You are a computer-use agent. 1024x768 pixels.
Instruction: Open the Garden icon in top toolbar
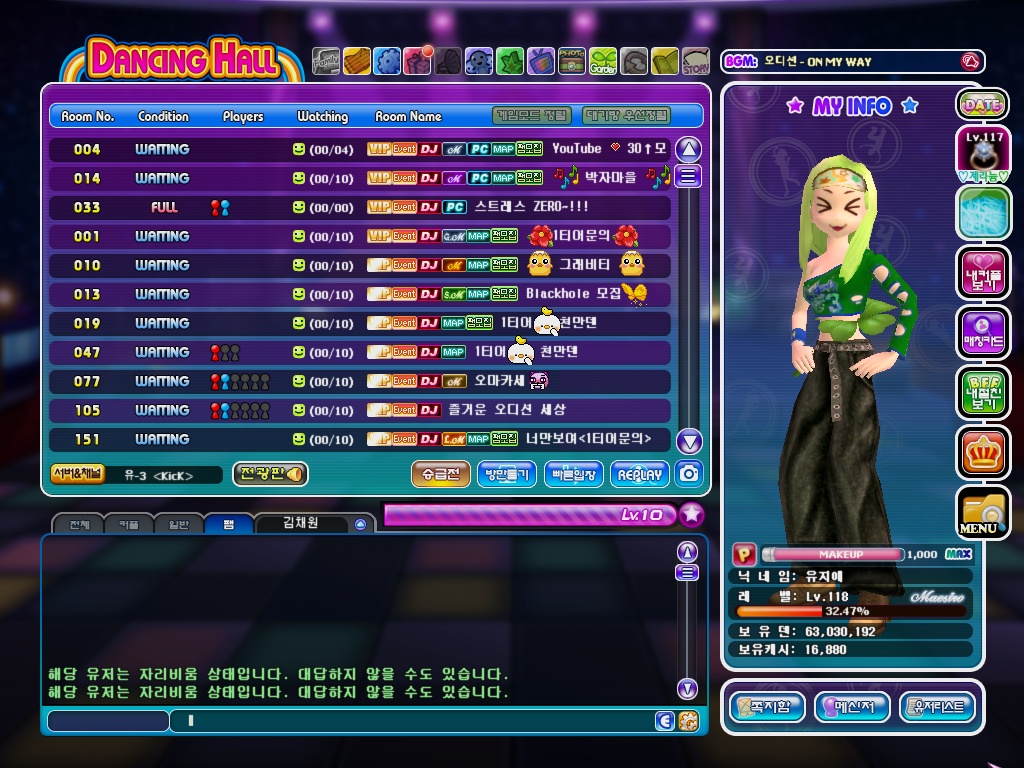(x=603, y=62)
